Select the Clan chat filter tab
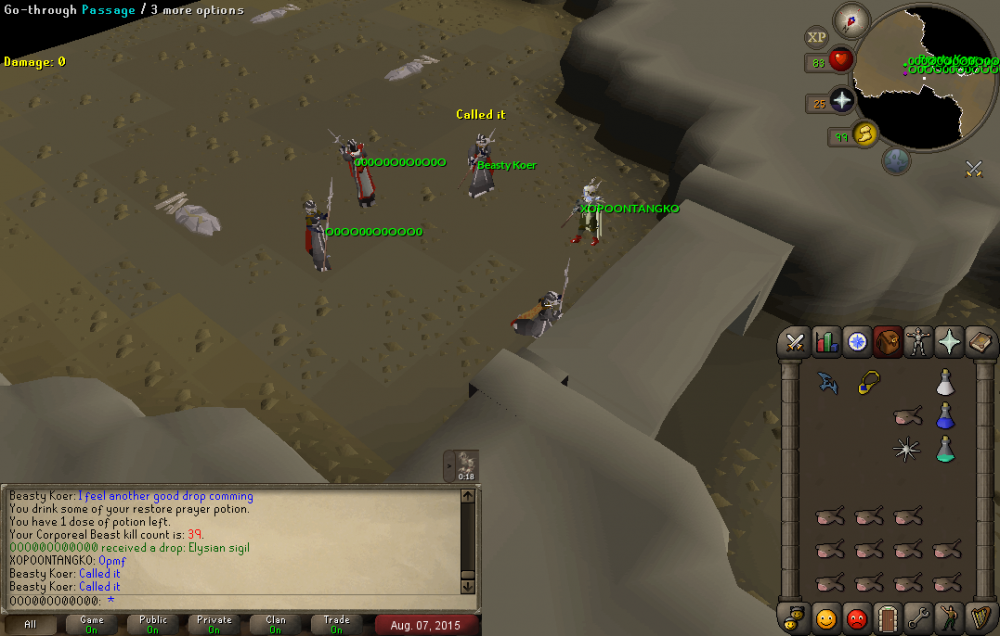Image resolution: width=1000 pixels, height=636 pixels. [275, 625]
